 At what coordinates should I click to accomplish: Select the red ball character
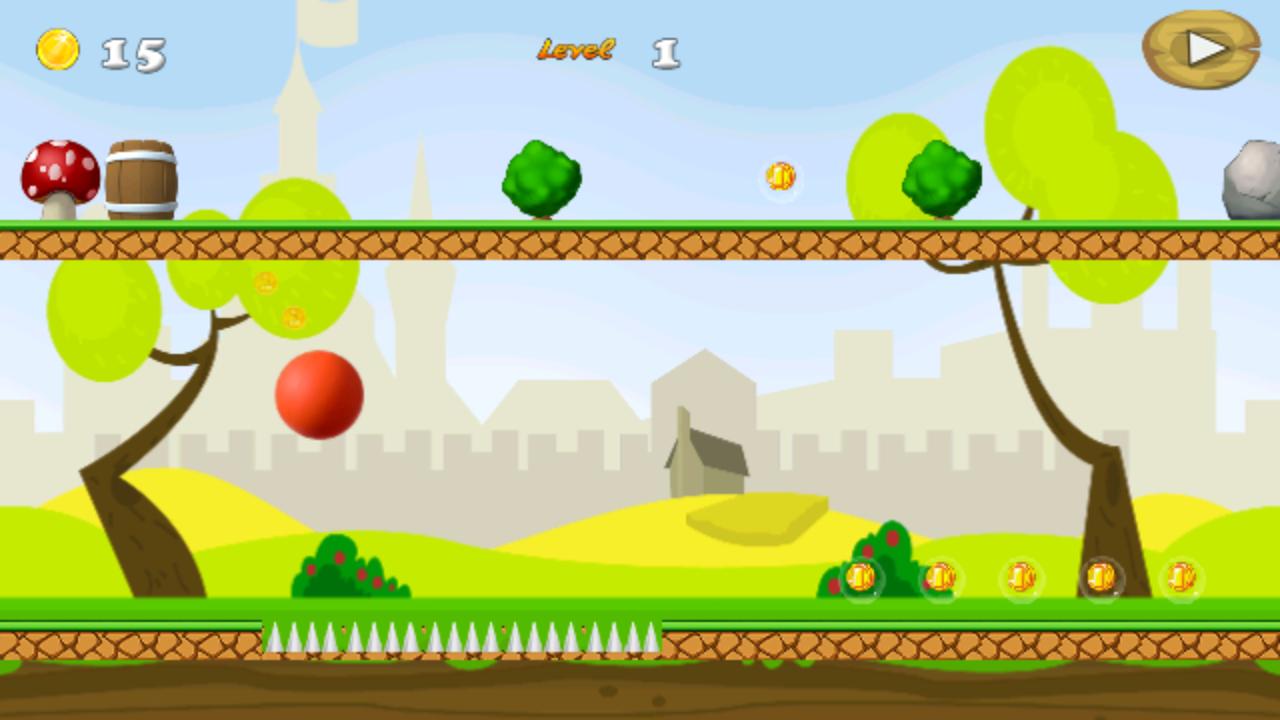318,396
